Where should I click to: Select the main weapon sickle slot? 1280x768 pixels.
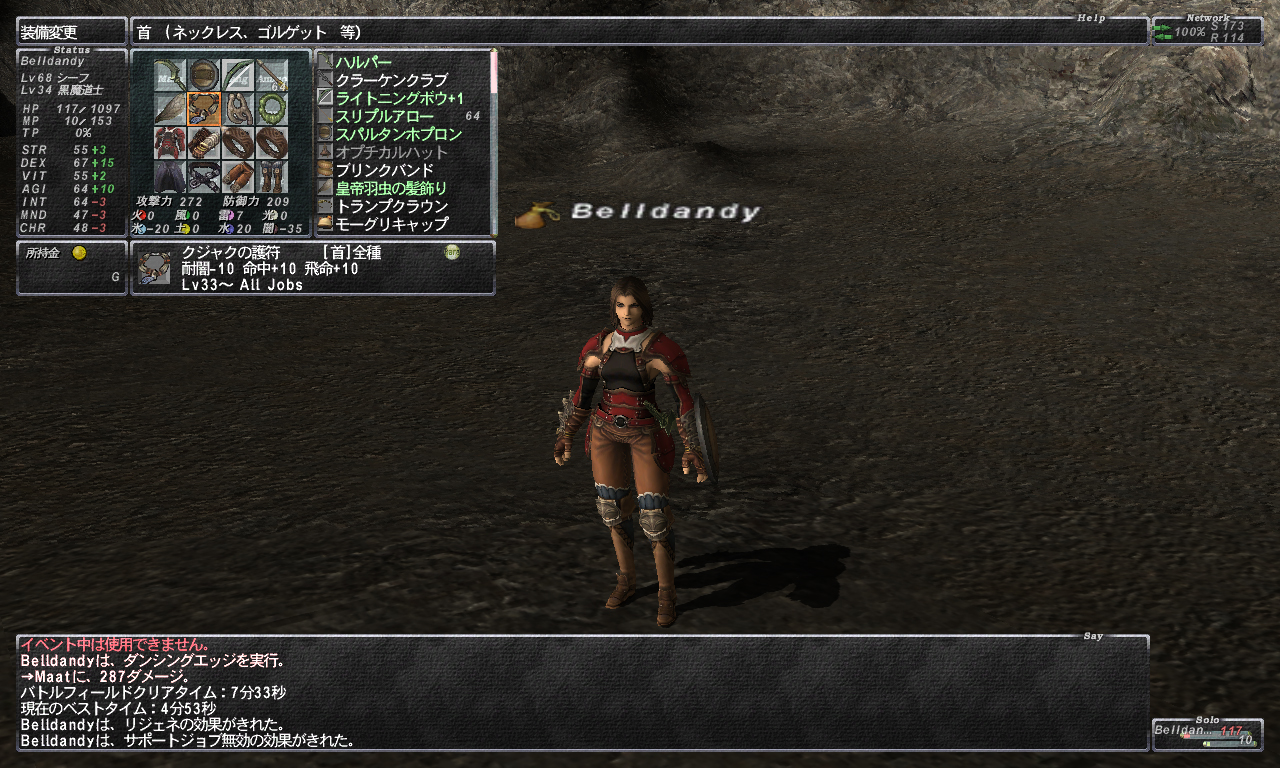171,74
